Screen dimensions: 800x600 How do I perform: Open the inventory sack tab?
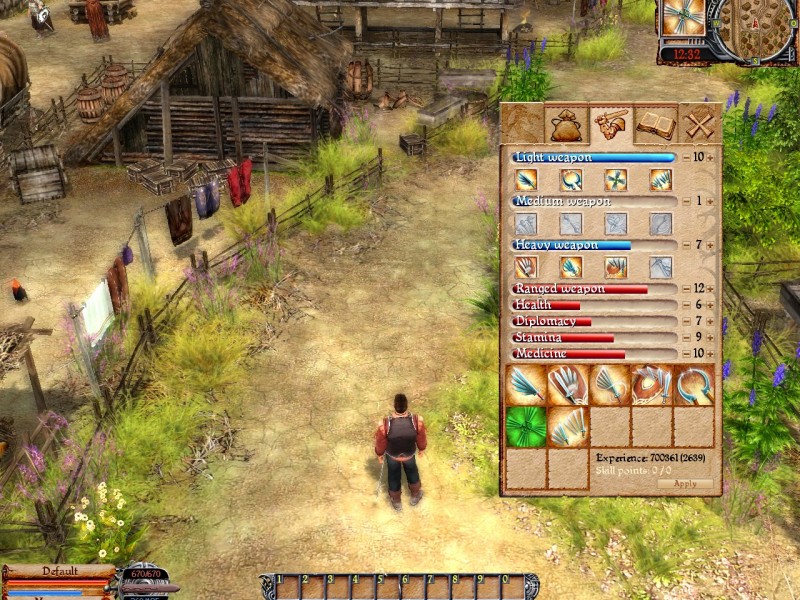pos(567,125)
